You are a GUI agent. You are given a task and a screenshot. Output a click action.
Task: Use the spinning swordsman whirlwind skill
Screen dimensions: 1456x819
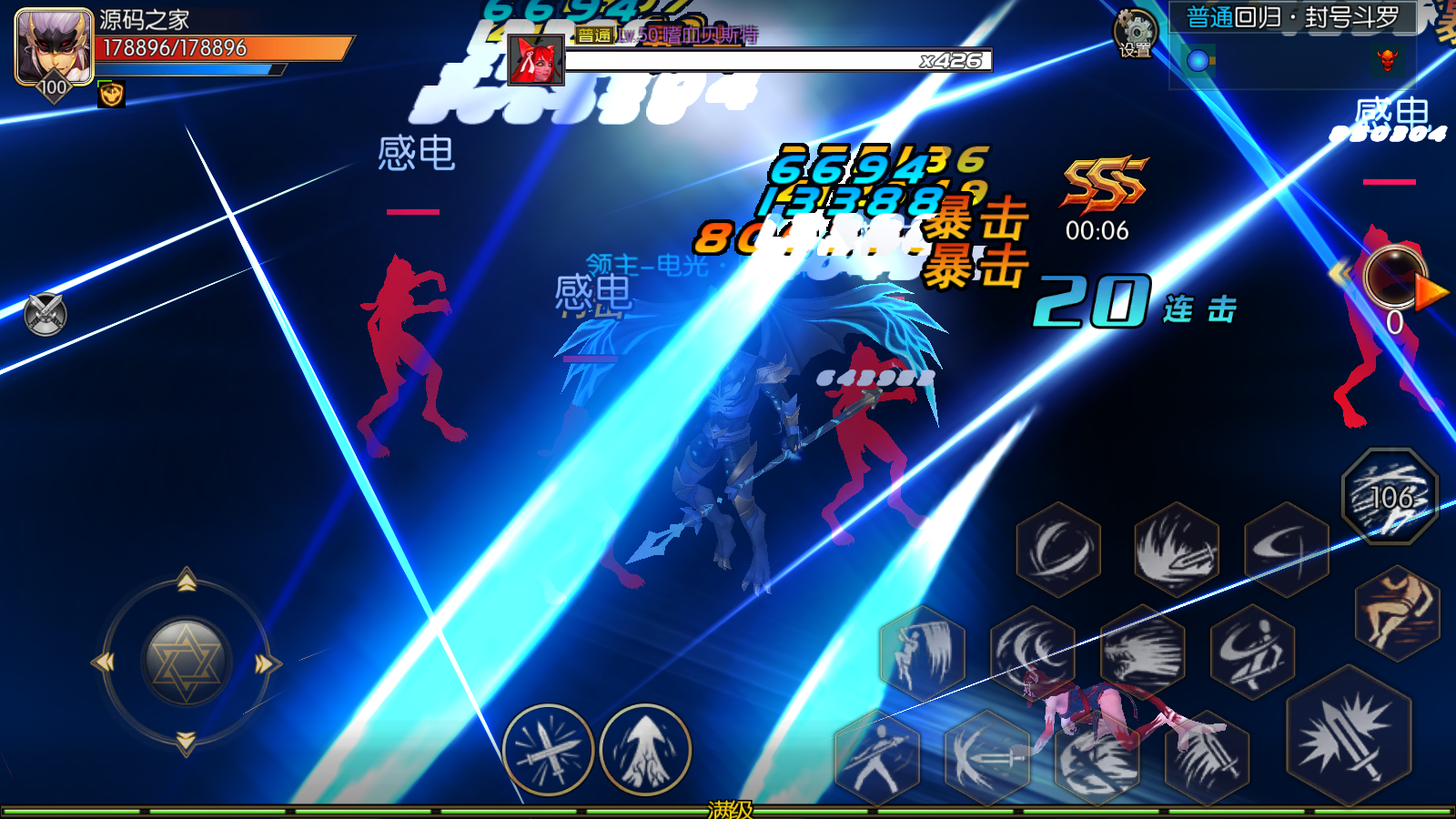[x=1252, y=652]
